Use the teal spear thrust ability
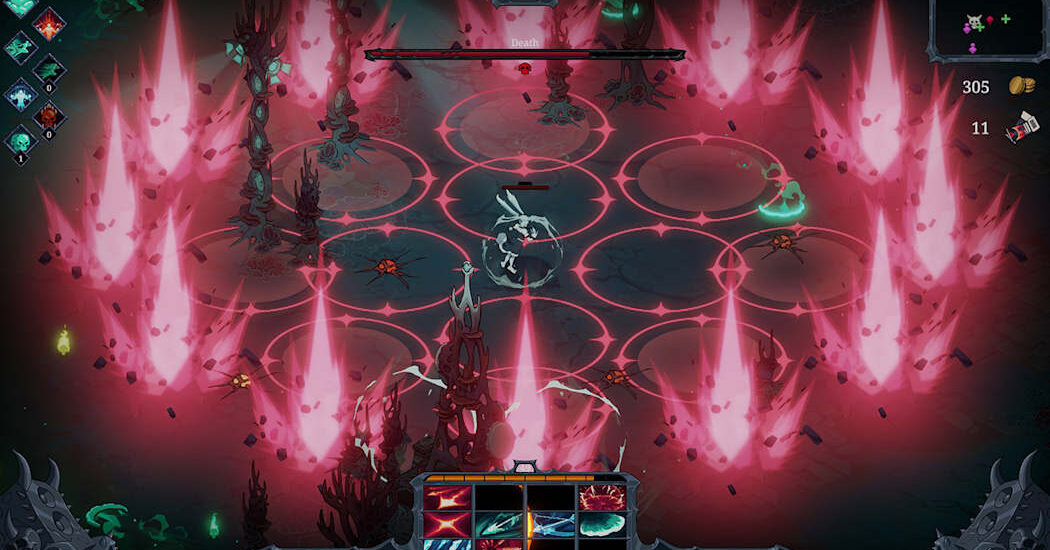The height and width of the screenshot is (550, 1050). [x=498, y=524]
